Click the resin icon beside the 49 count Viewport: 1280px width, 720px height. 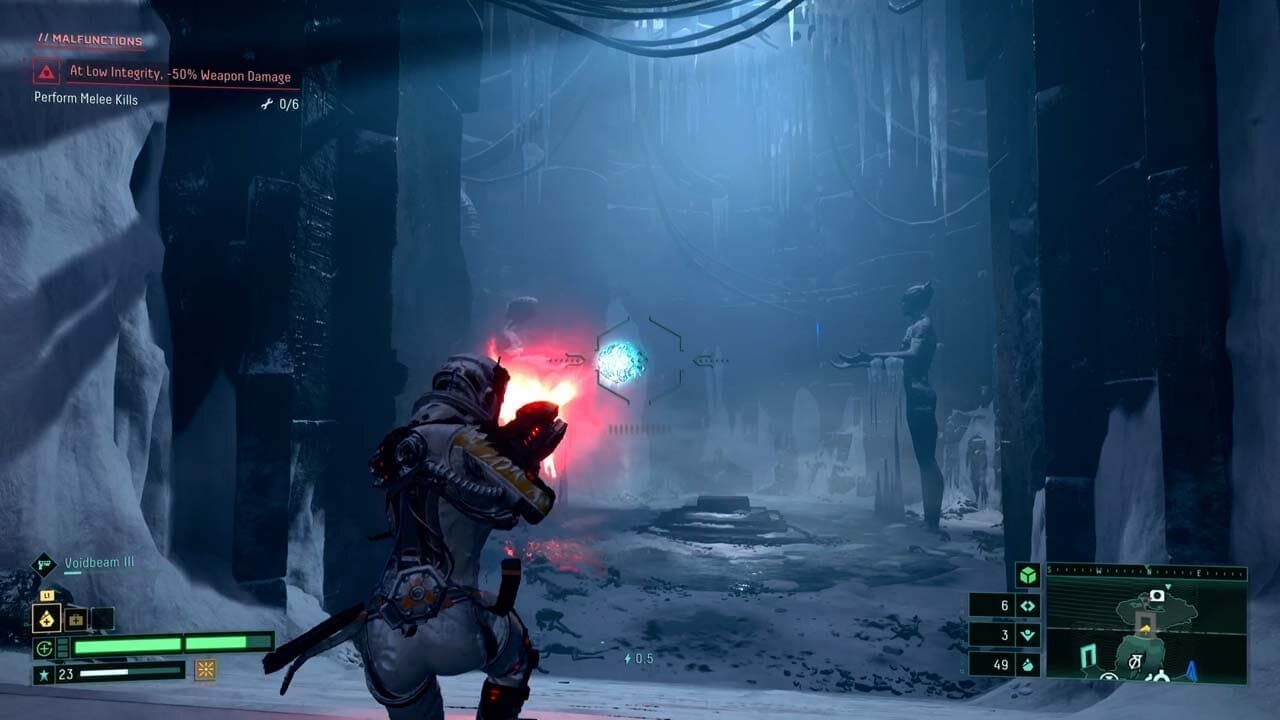click(1028, 664)
